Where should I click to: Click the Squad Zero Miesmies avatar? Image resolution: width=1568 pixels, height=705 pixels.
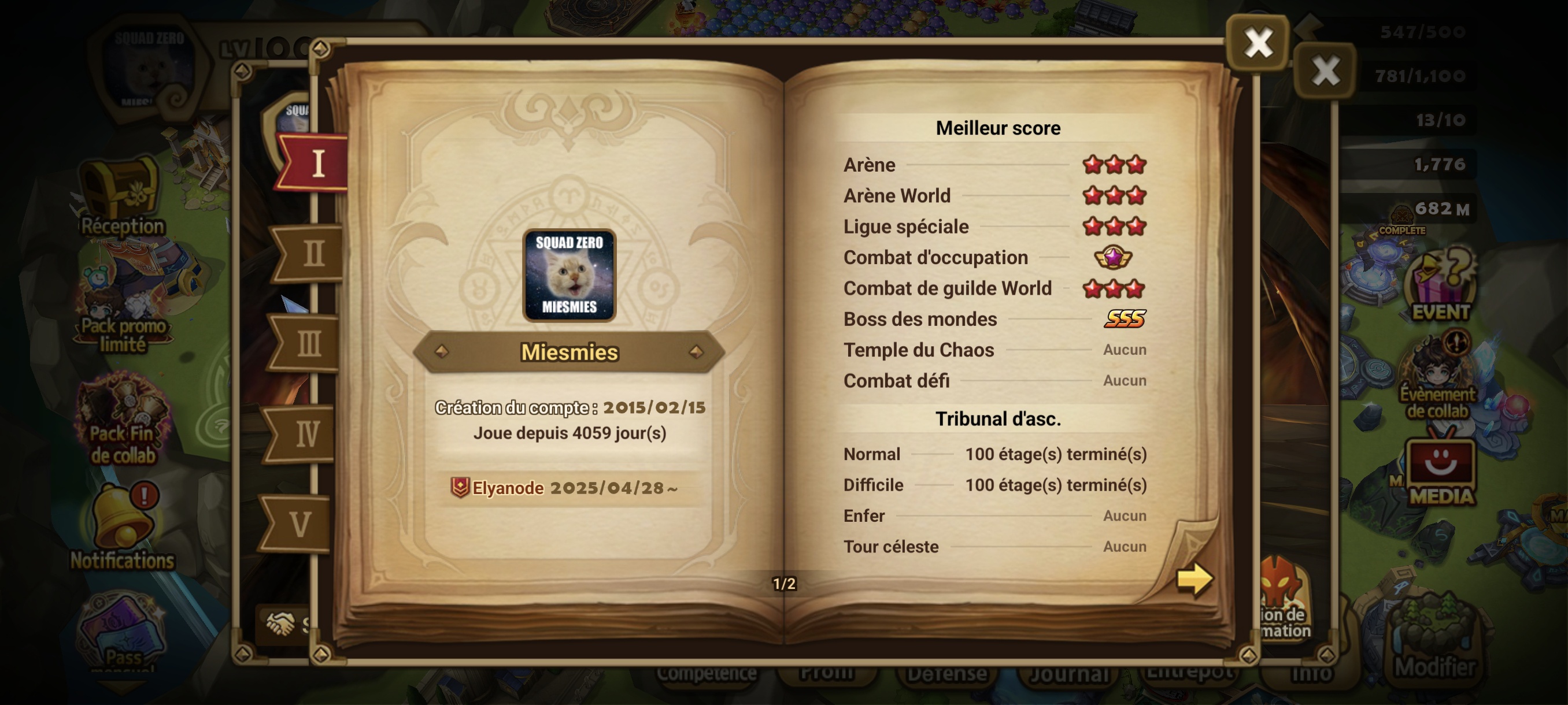[568, 275]
